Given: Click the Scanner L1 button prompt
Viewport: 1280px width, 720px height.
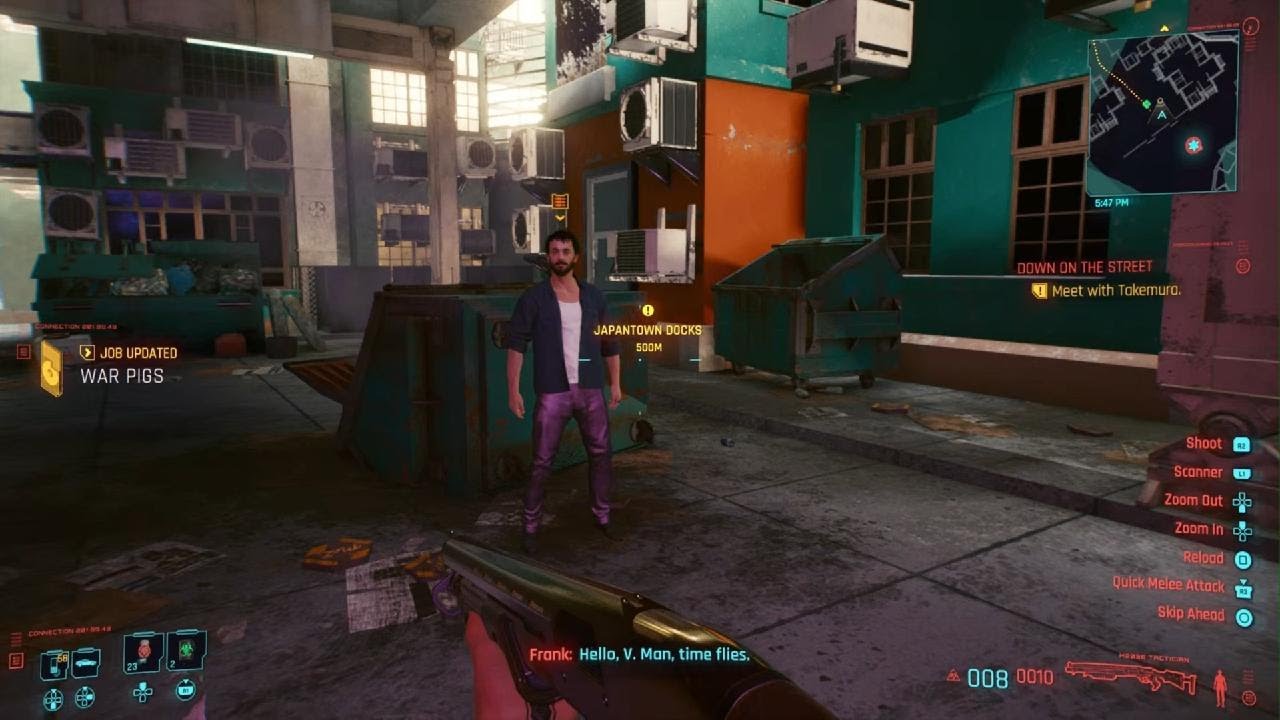Looking at the screenshot, I should point(1242,473).
